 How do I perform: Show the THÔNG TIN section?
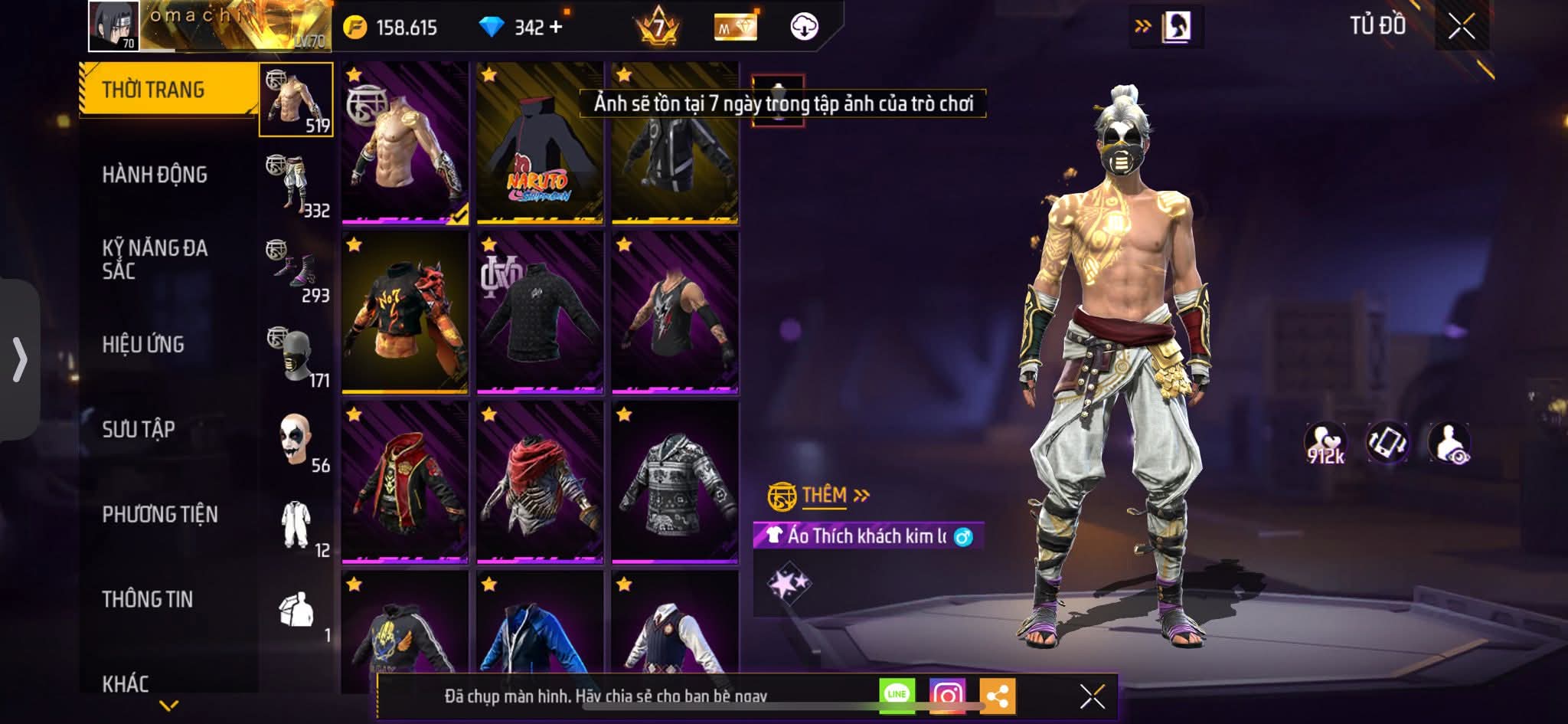click(x=148, y=599)
